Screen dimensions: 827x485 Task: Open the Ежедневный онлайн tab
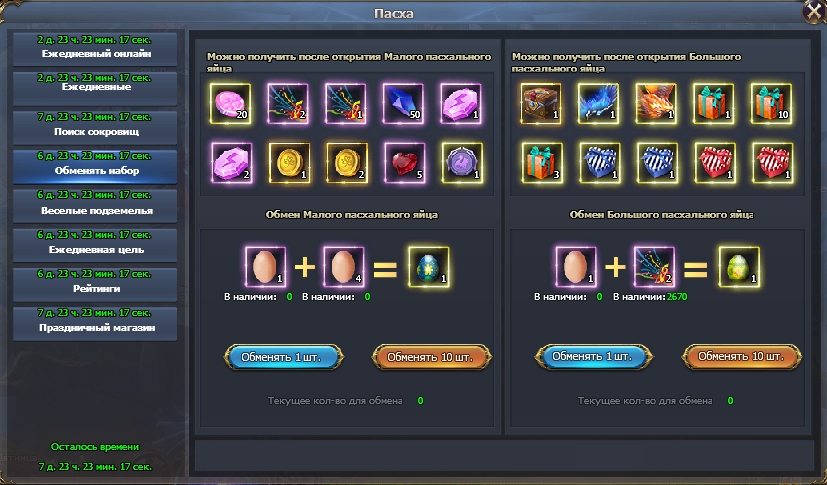coord(96,48)
